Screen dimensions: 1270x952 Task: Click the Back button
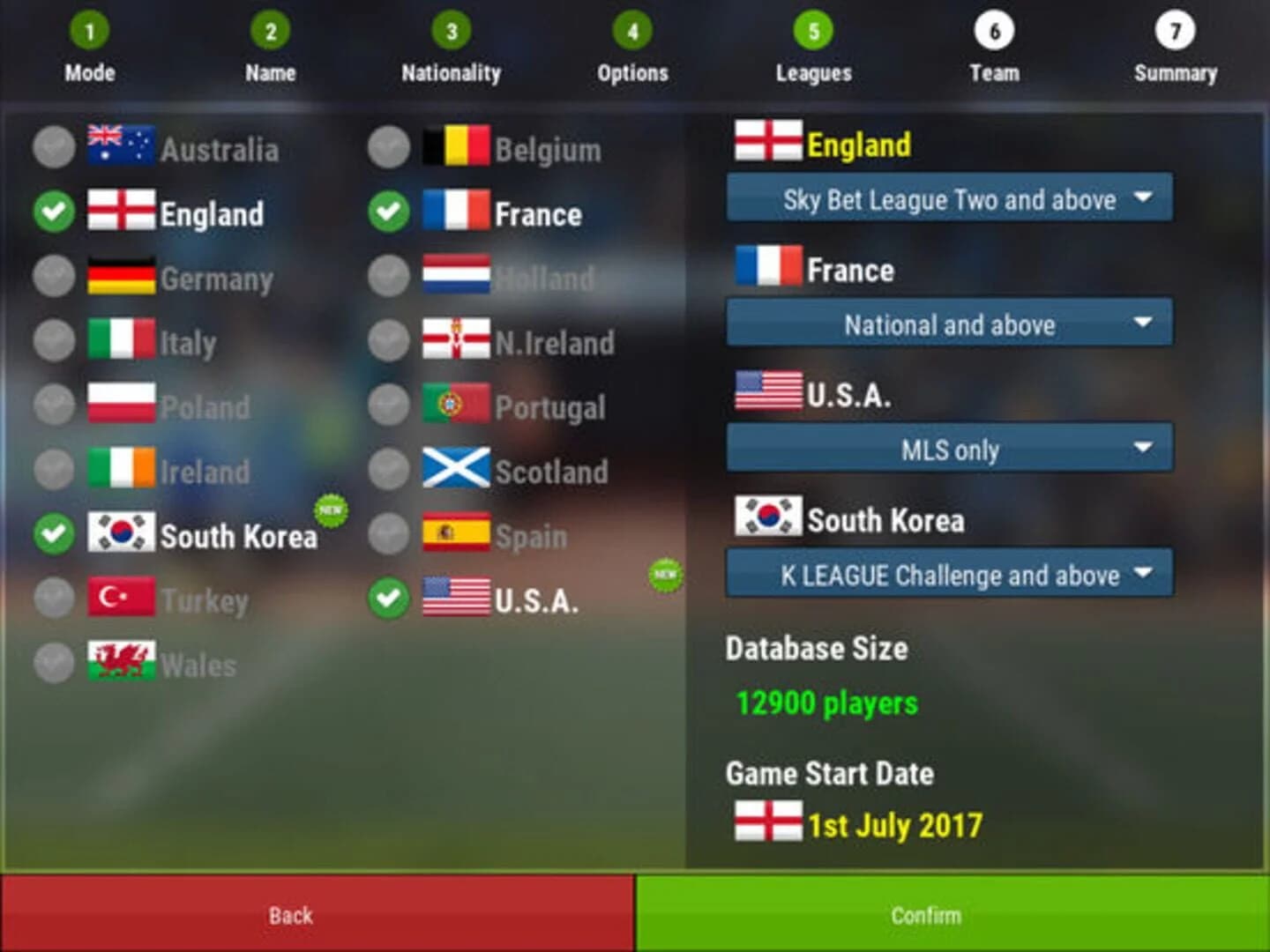click(289, 914)
